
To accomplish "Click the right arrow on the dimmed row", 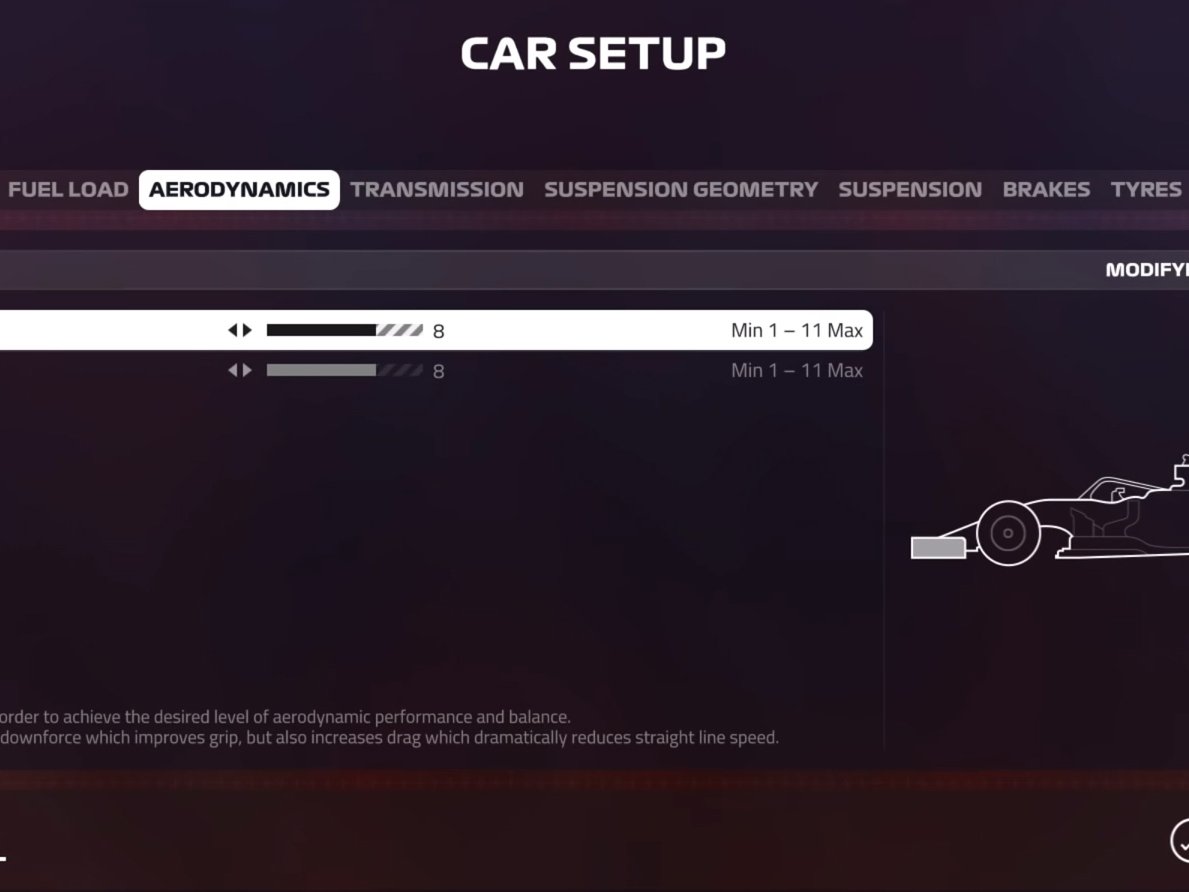I will 247,370.
